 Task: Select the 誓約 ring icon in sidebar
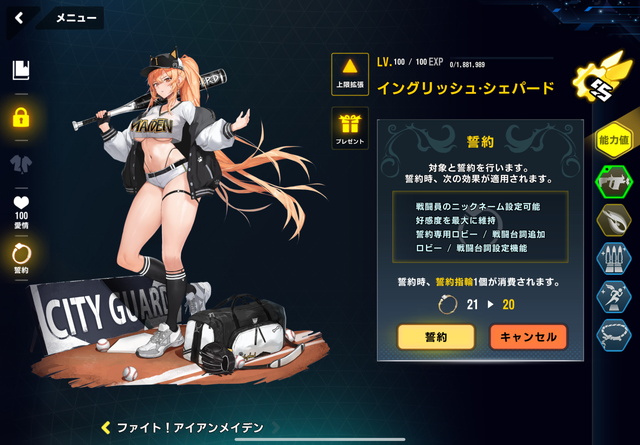(x=20, y=257)
